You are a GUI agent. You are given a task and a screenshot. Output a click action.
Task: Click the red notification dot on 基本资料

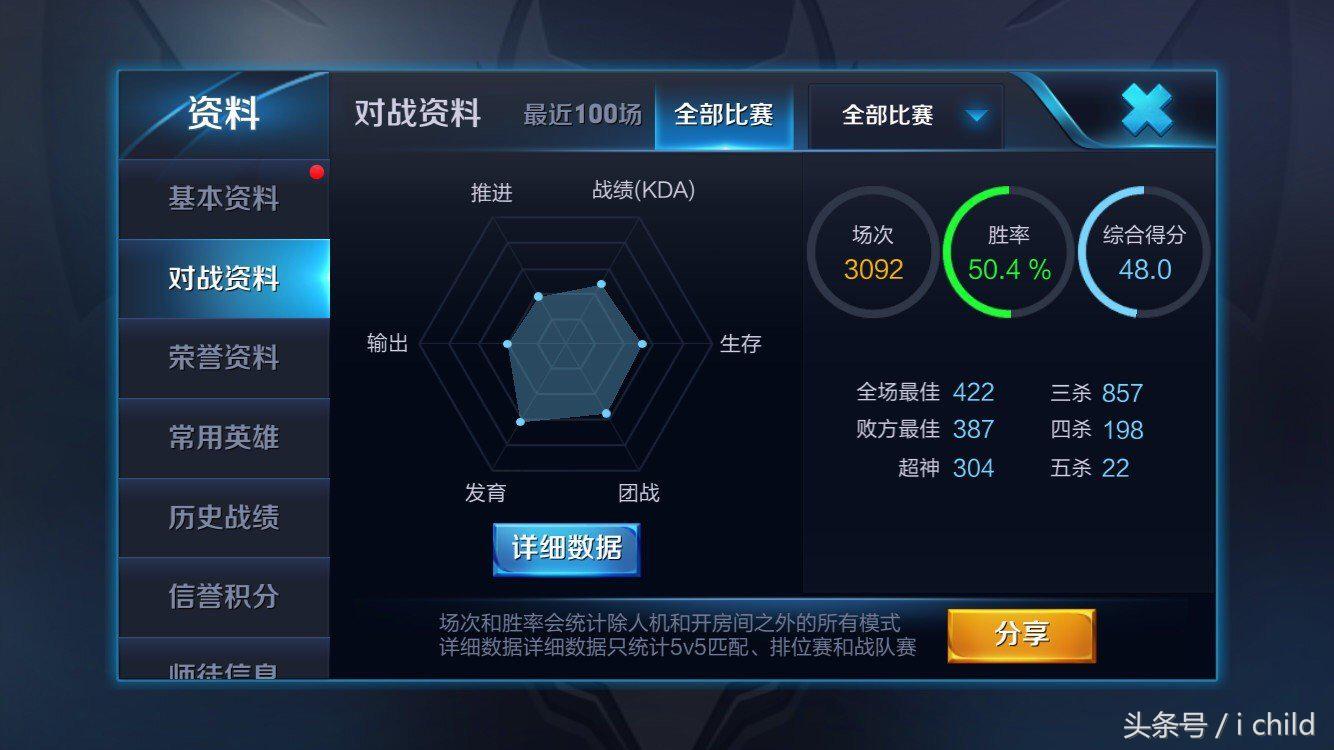[318, 171]
